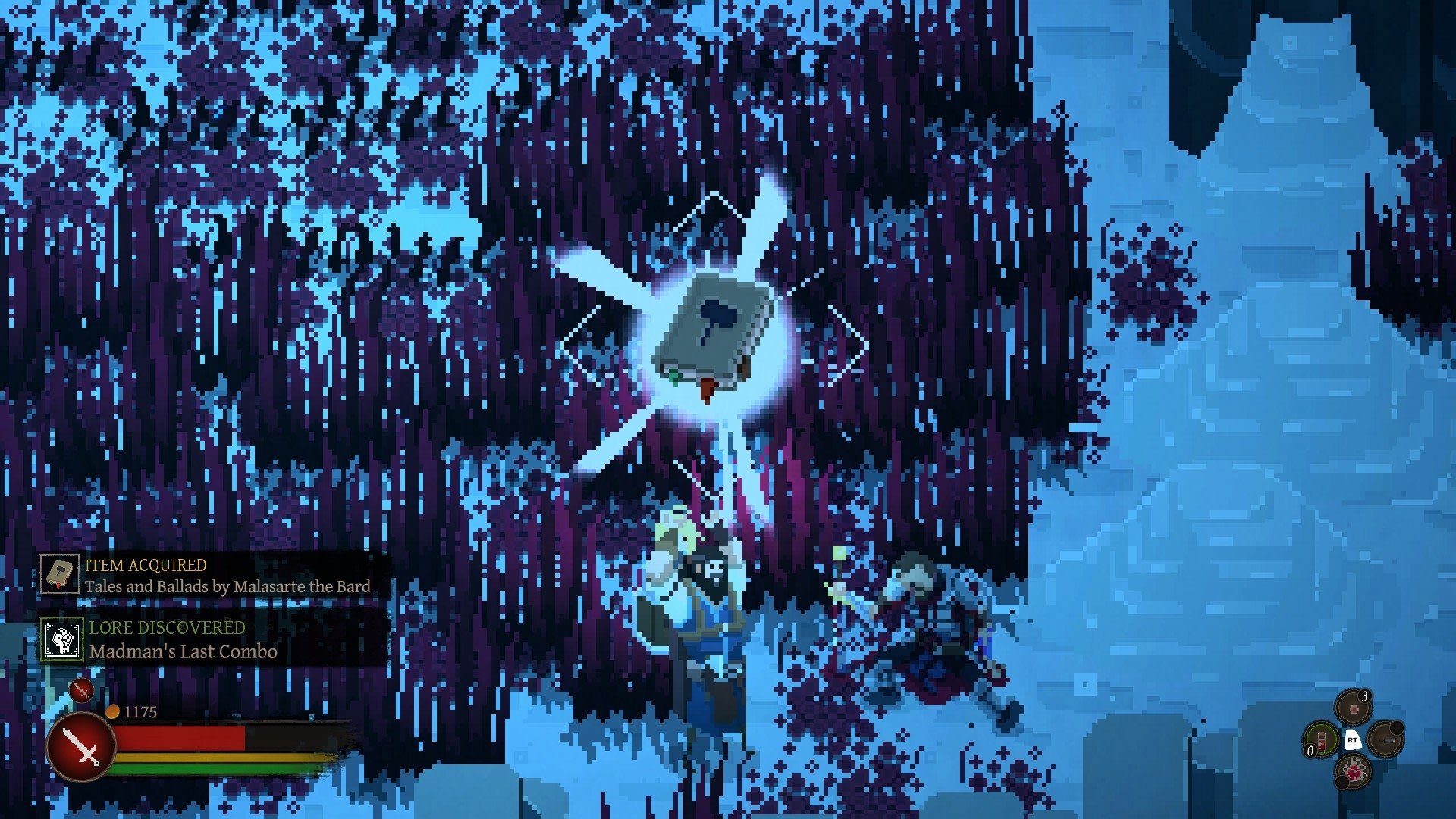Click the red sword emblem above the health bar
The width and height of the screenshot is (1456, 819).
pyautogui.click(x=80, y=691)
